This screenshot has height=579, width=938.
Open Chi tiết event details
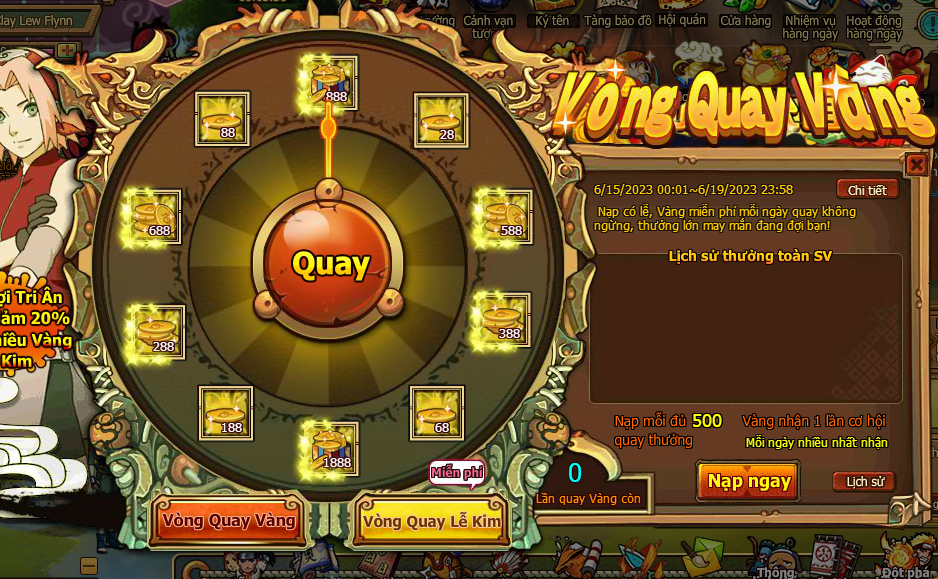867,190
